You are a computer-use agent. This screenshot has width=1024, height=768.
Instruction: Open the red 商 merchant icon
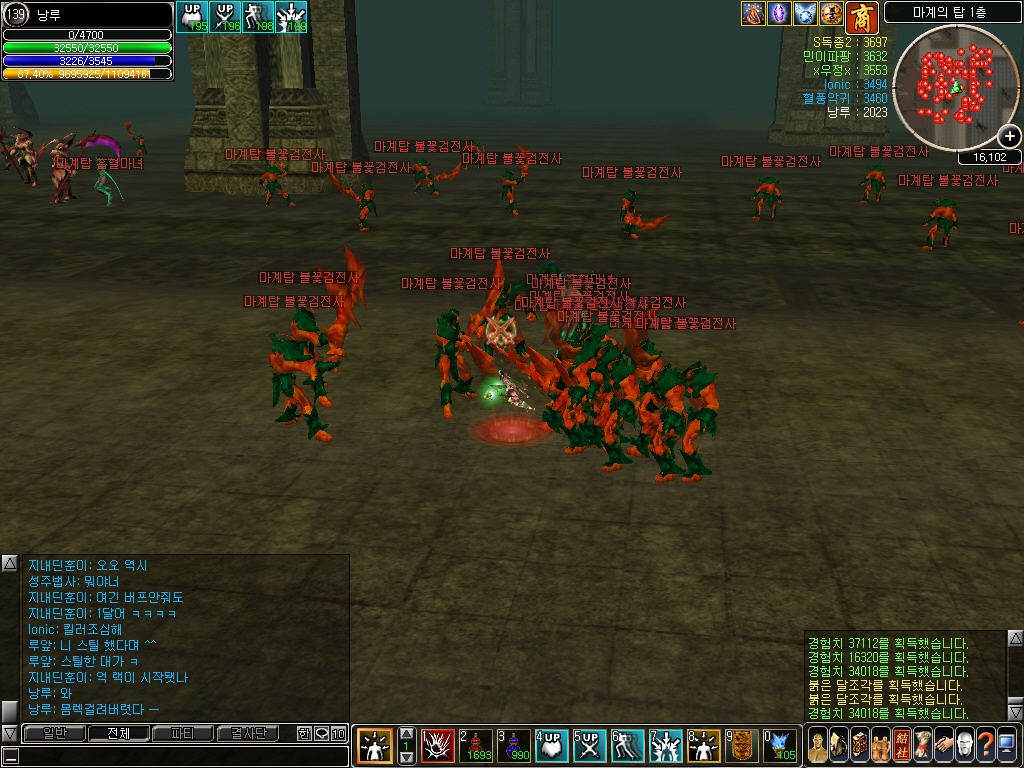coord(860,16)
